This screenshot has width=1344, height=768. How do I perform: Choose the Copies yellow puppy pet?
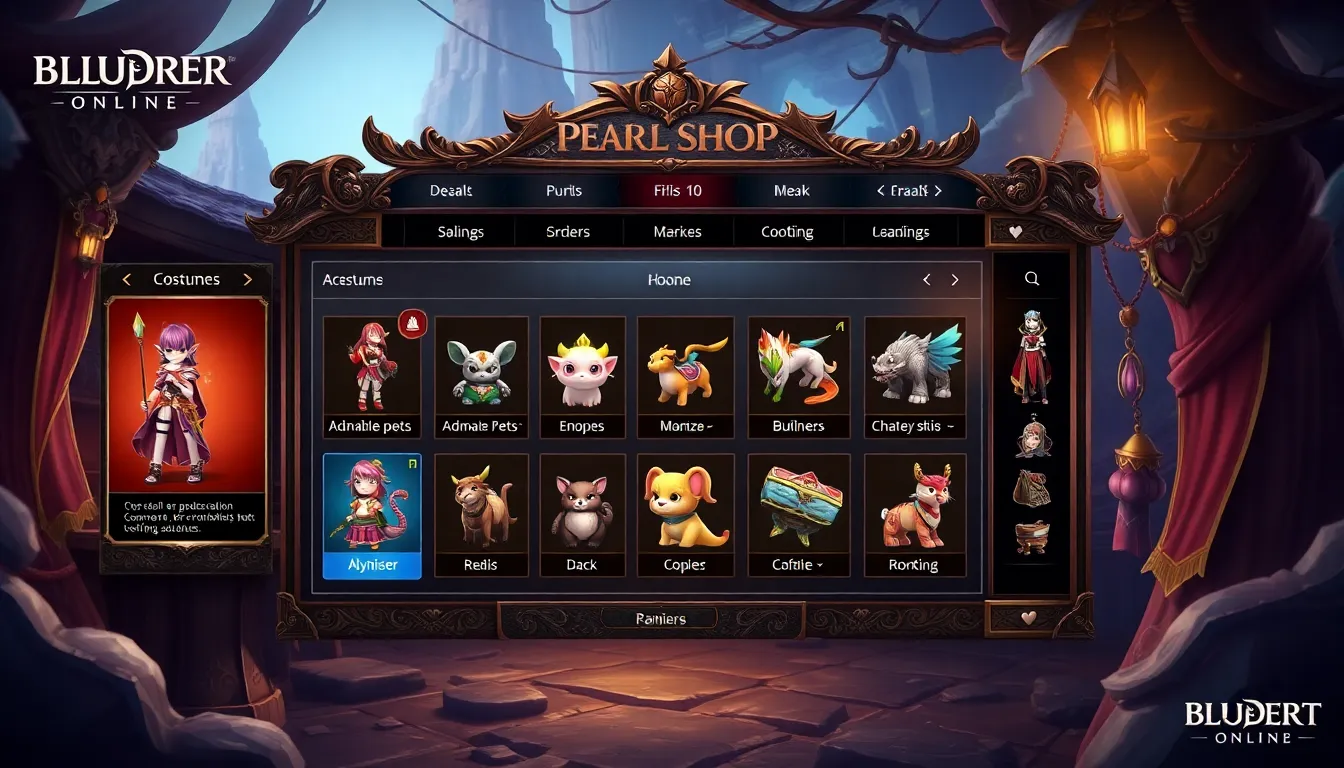click(x=685, y=515)
